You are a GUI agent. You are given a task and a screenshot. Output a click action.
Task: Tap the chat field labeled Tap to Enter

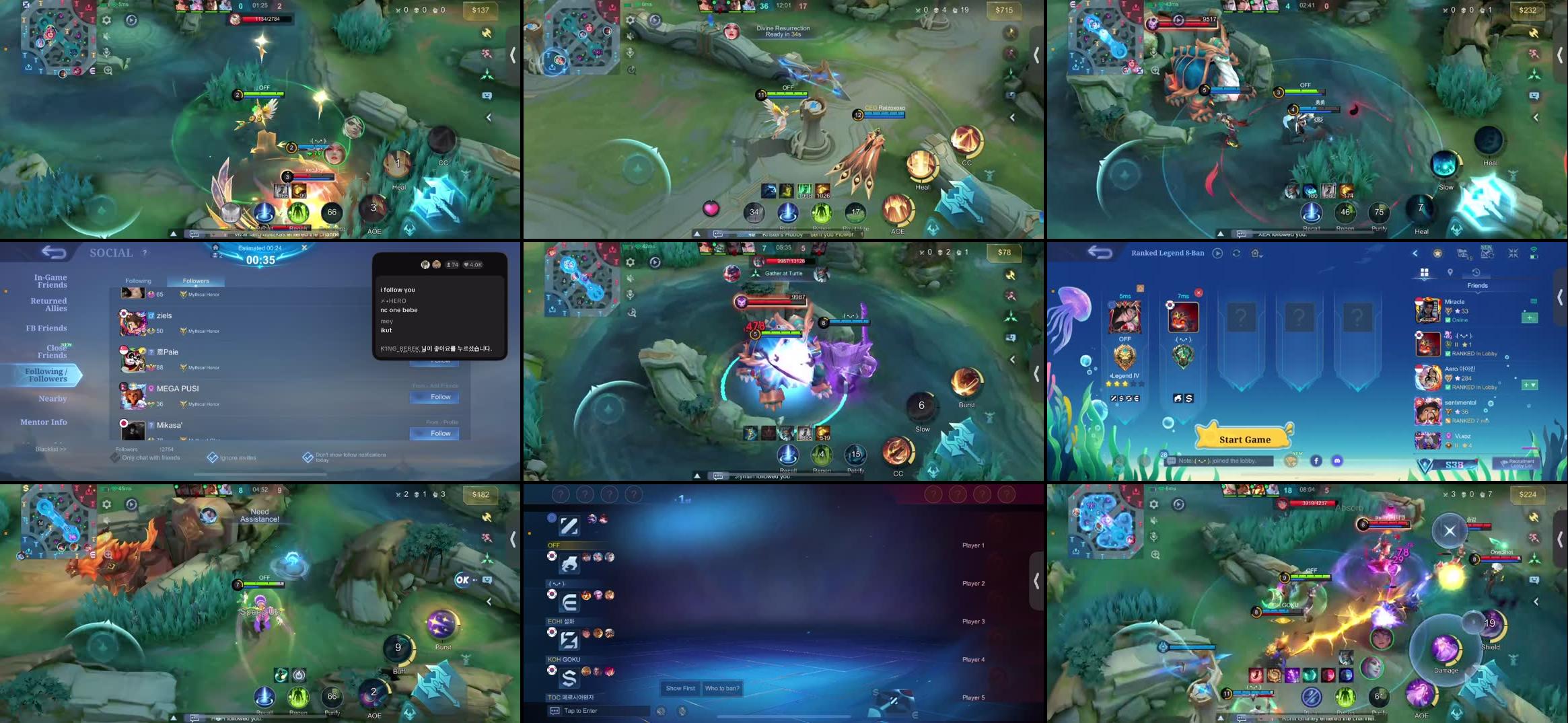point(579,711)
